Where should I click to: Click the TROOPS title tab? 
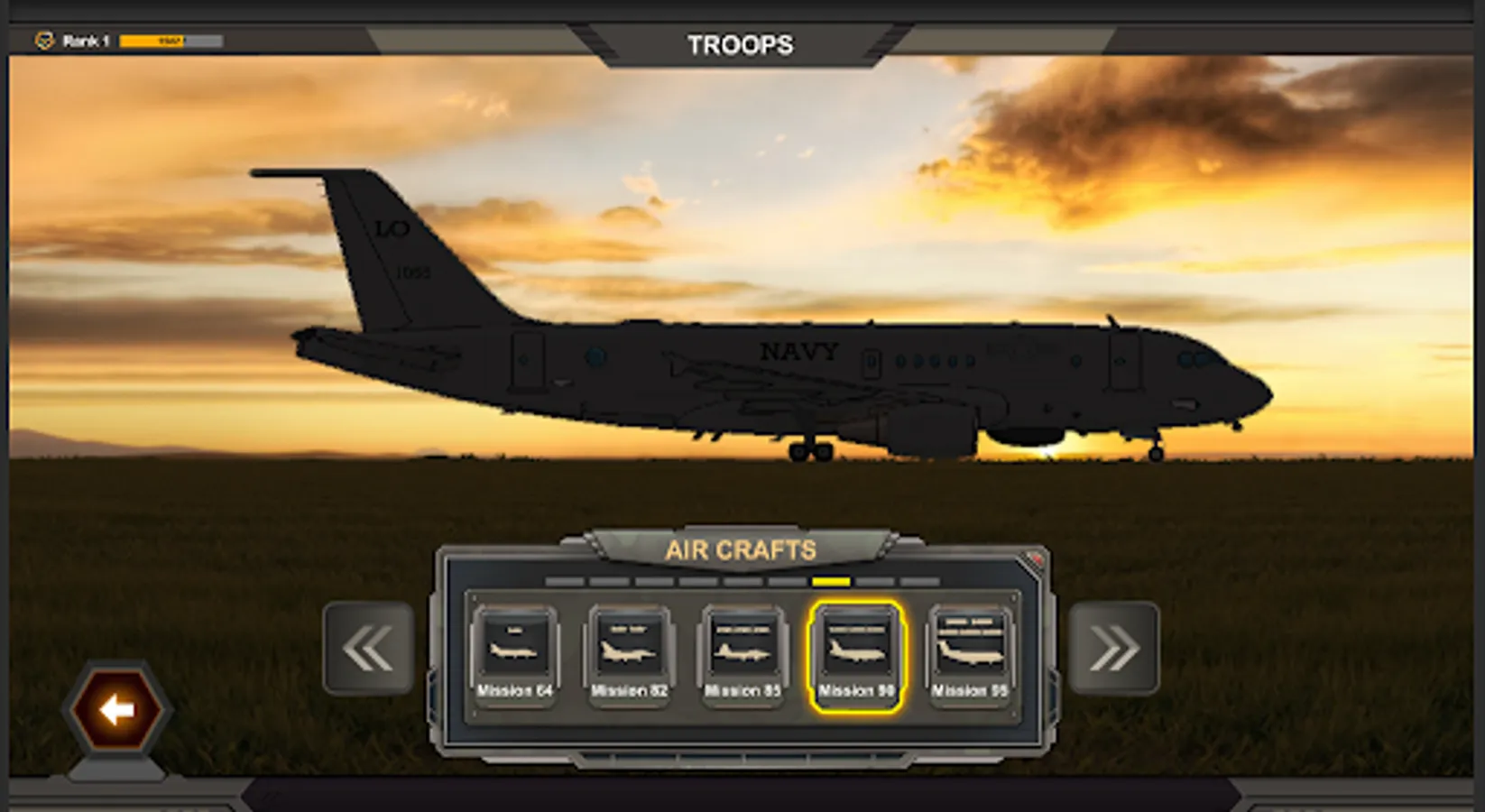(x=742, y=43)
